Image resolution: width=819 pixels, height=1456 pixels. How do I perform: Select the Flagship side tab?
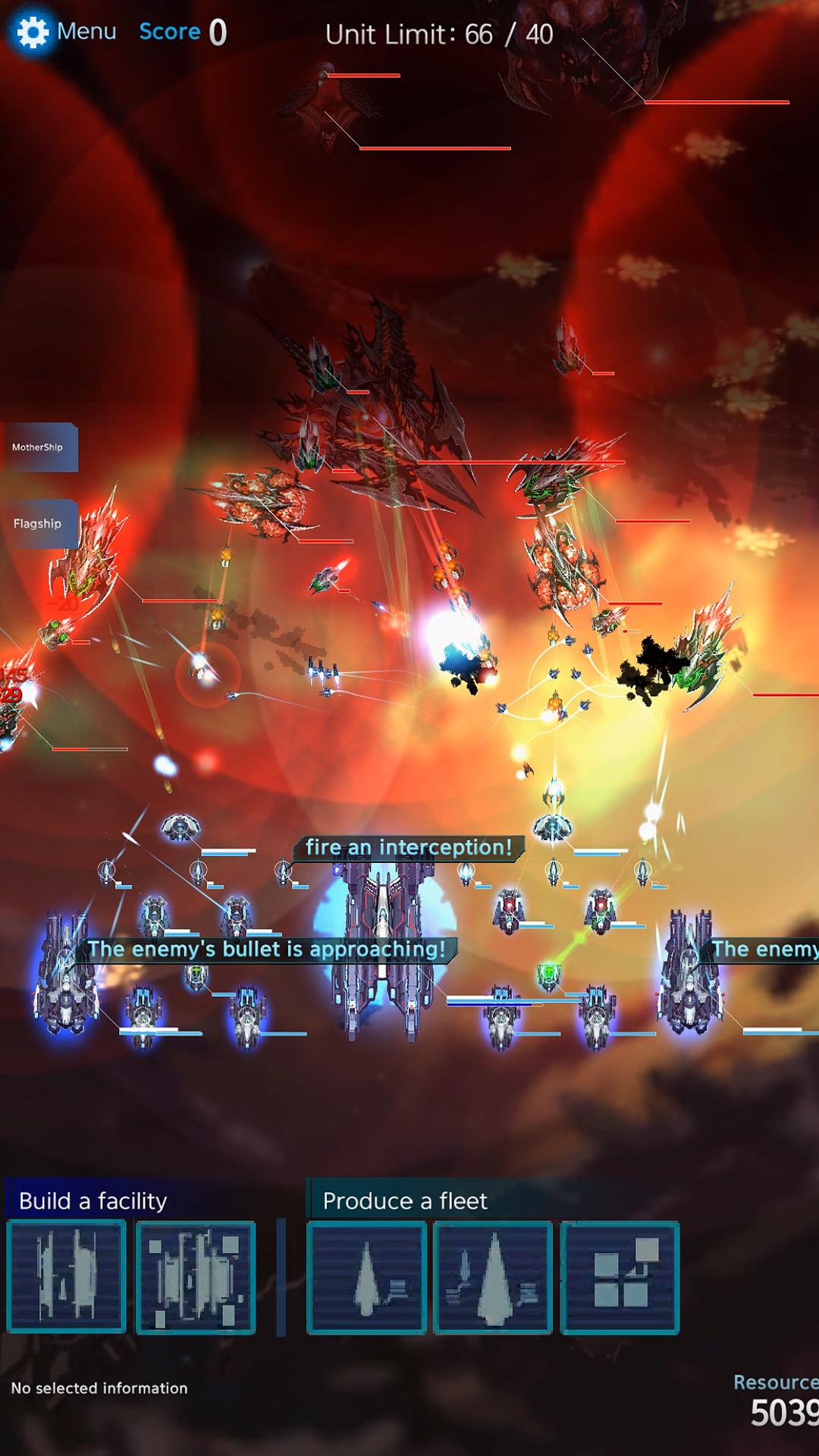38,523
